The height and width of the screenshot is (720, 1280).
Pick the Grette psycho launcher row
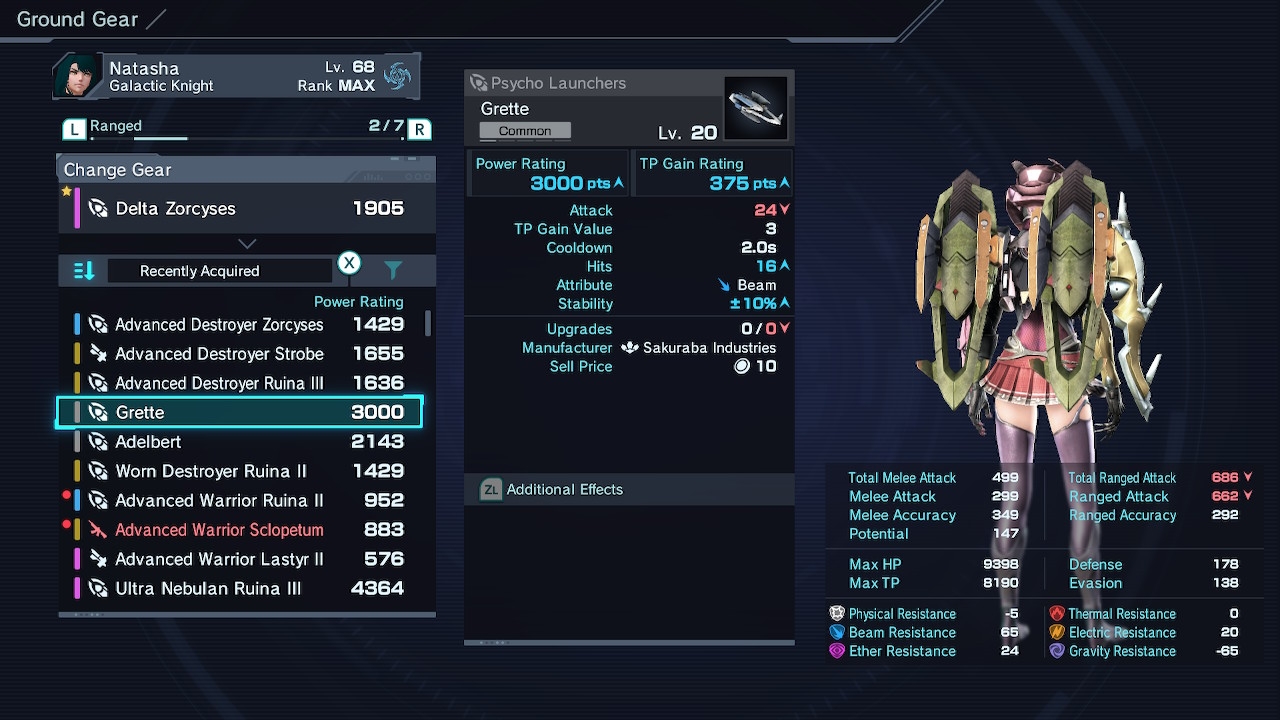240,412
